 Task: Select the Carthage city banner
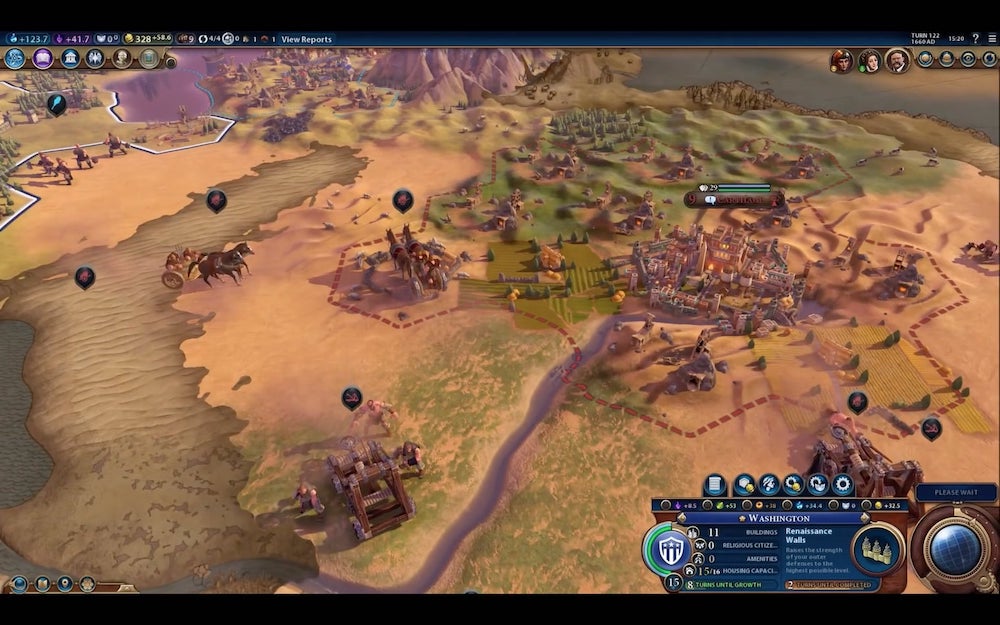735,199
